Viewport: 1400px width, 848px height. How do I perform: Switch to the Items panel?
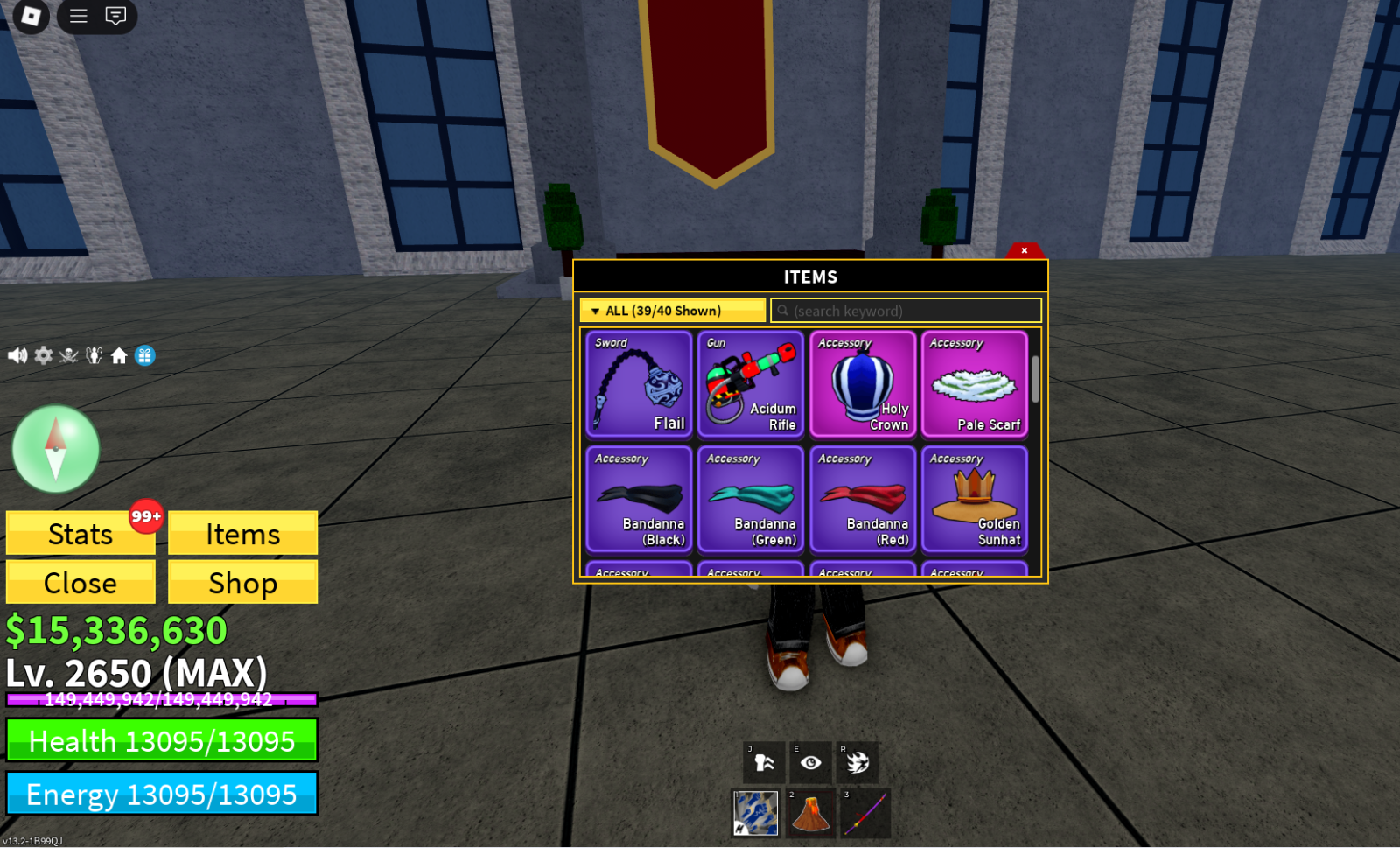point(242,534)
